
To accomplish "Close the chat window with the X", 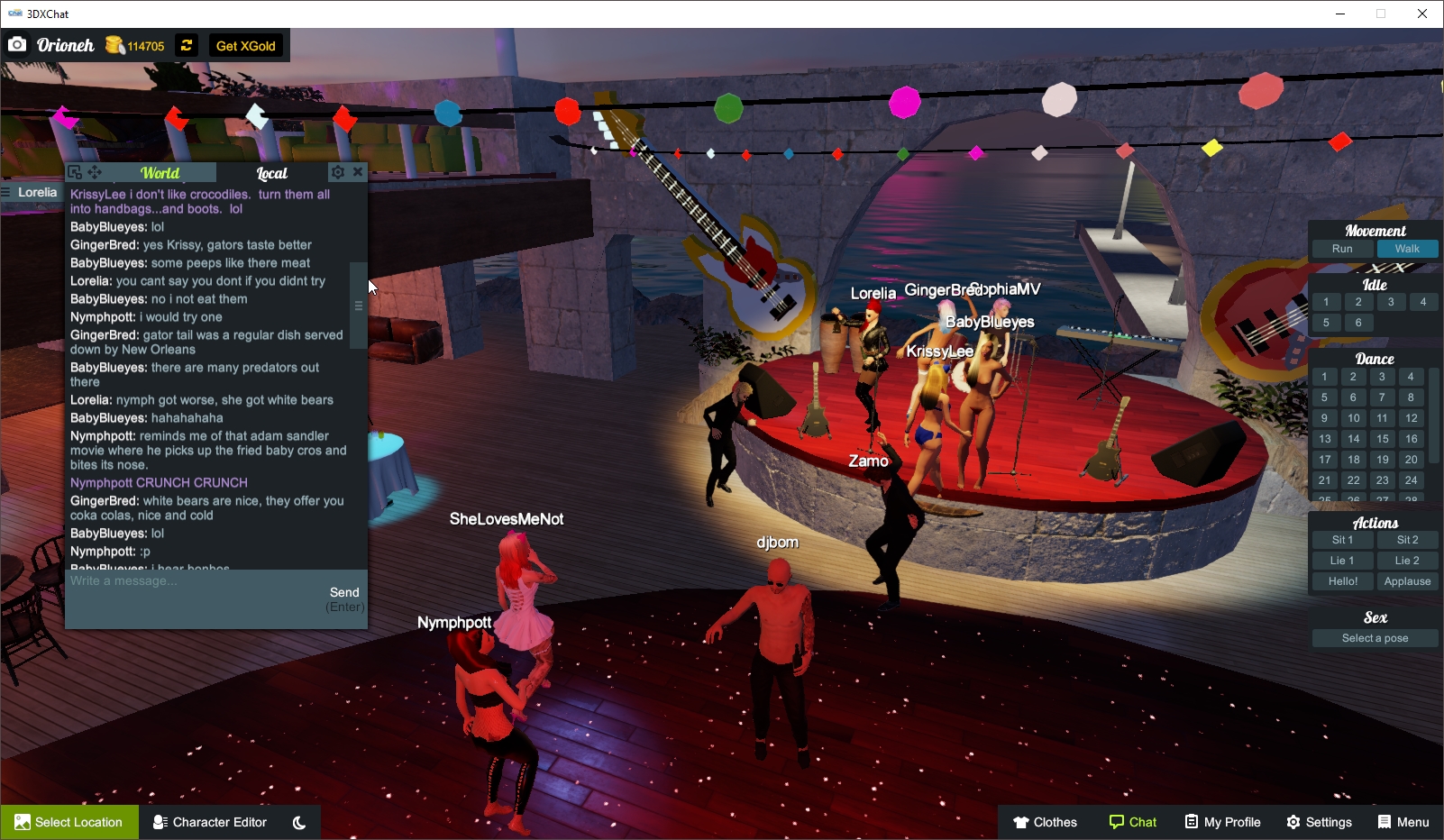I will click(359, 172).
